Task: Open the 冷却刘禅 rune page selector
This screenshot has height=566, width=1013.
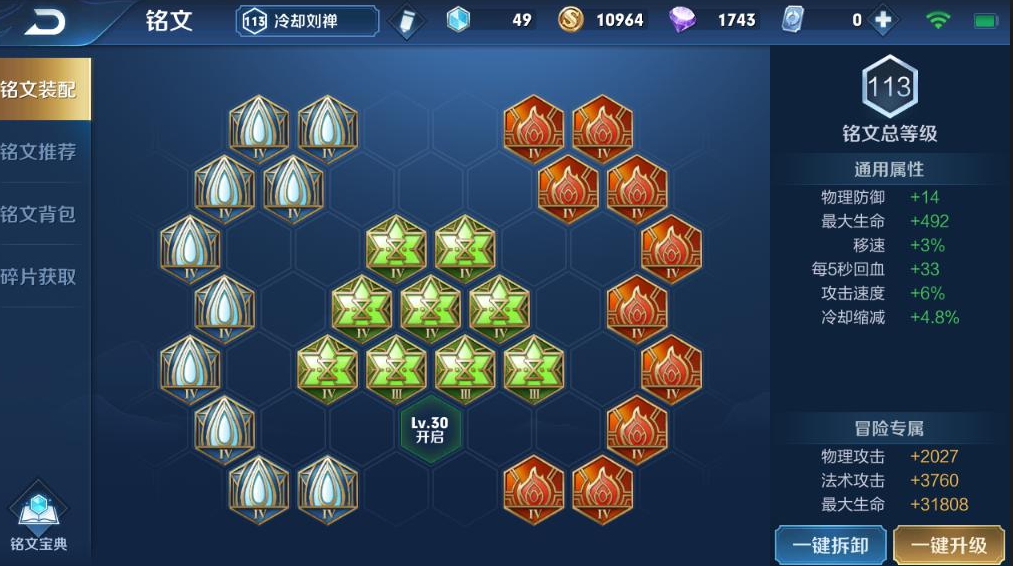Action: coord(308,21)
